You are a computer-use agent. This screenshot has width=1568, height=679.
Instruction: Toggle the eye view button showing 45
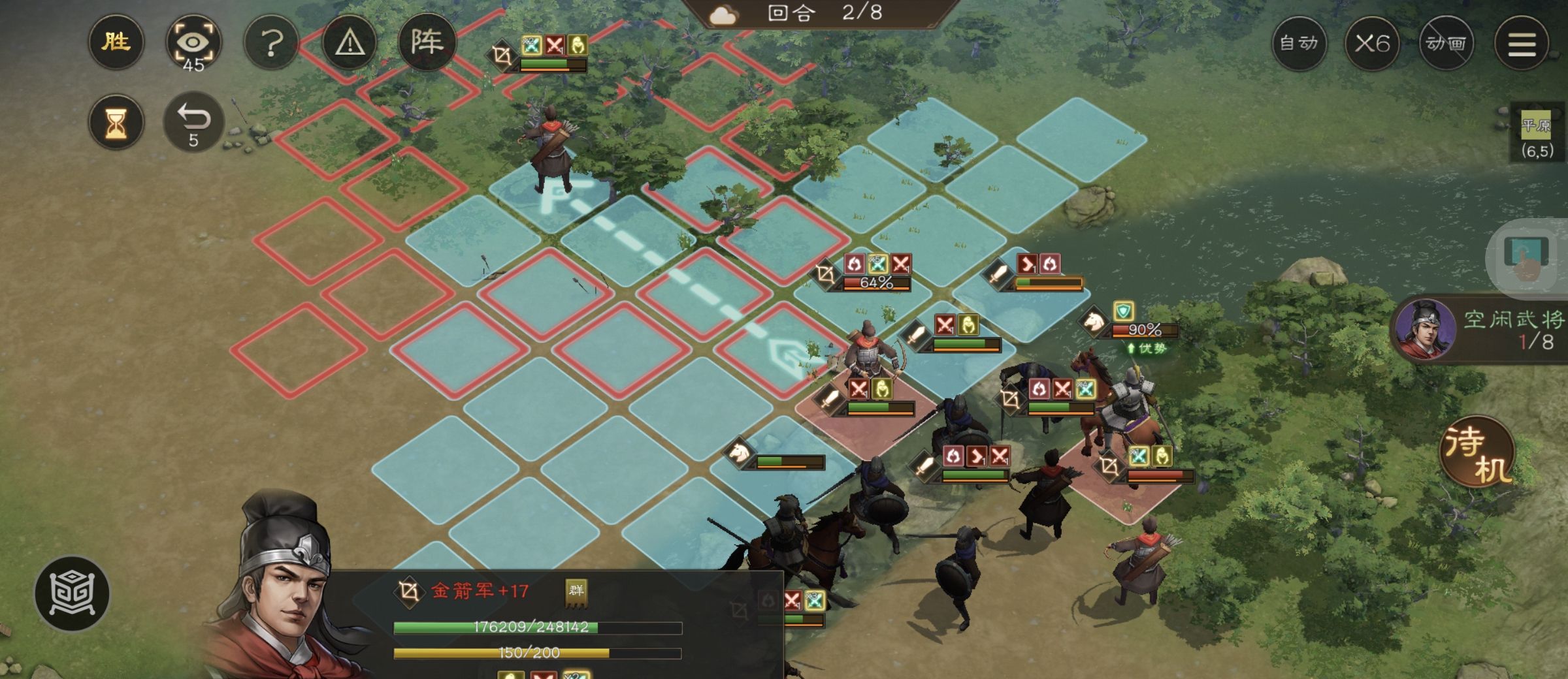pyautogui.click(x=193, y=43)
